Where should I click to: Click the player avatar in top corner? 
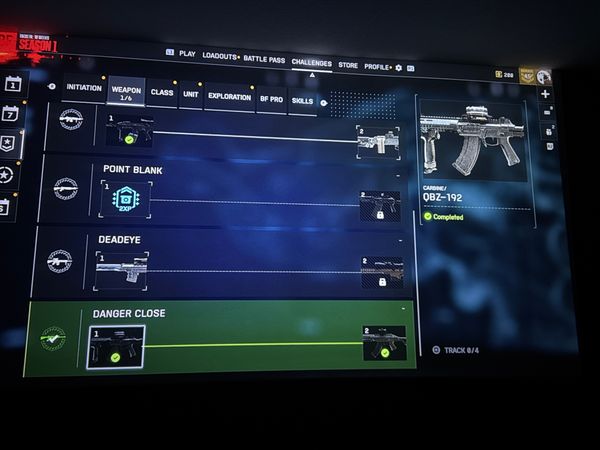point(543,76)
